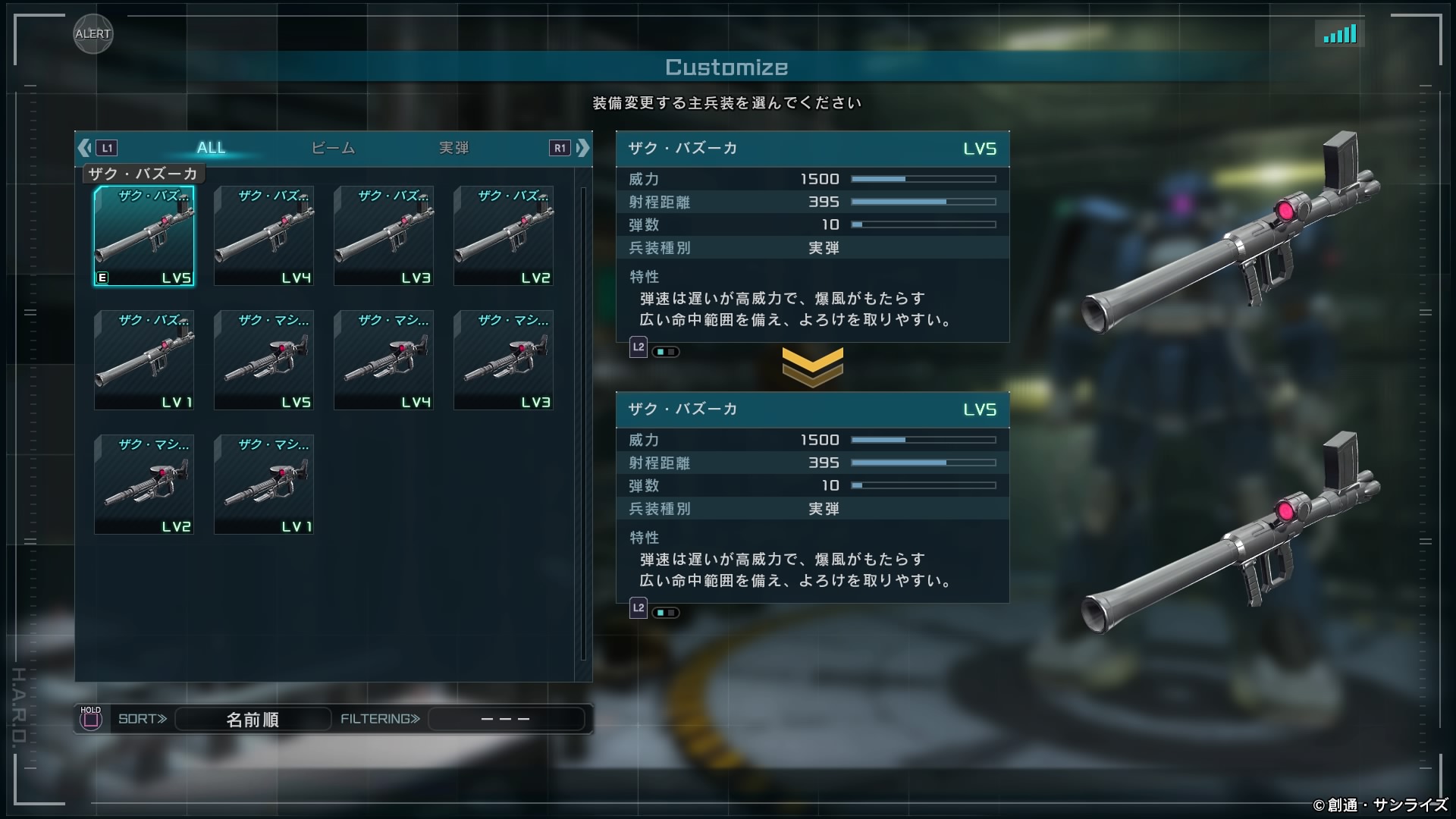The height and width of the screenshot is (819, 1456).
Task: Switch to the ALL weapons tab
Action: point(211,148)
